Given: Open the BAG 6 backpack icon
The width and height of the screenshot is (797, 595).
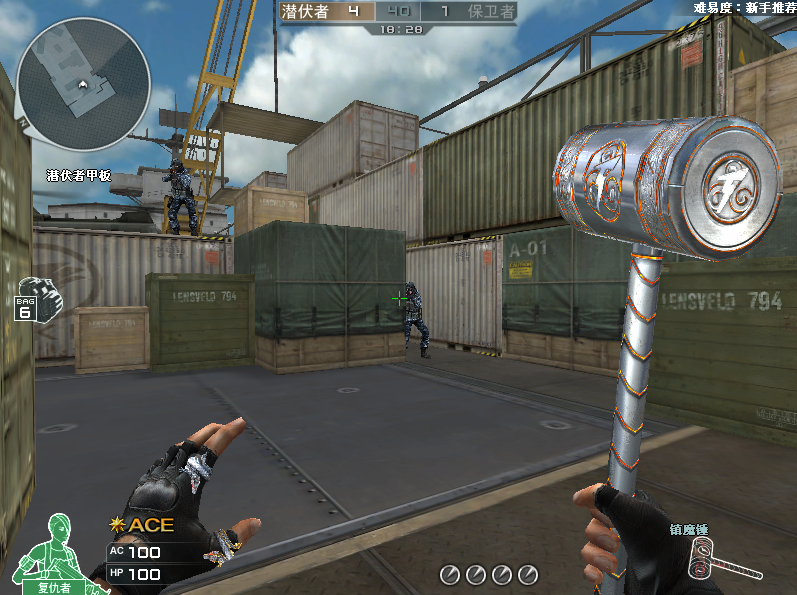Looking at the screenshot, I should 34,298.
